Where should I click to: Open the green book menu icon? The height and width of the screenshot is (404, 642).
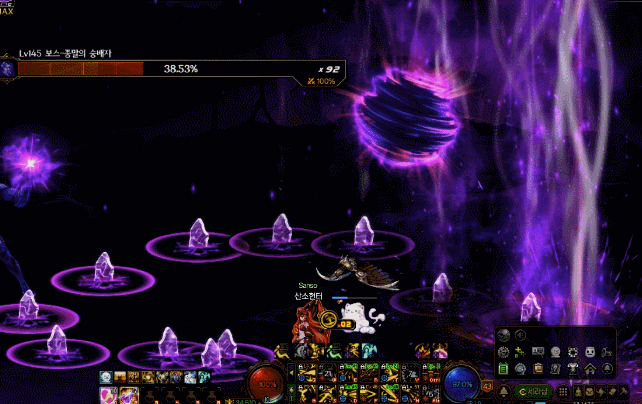click(503, 369)
